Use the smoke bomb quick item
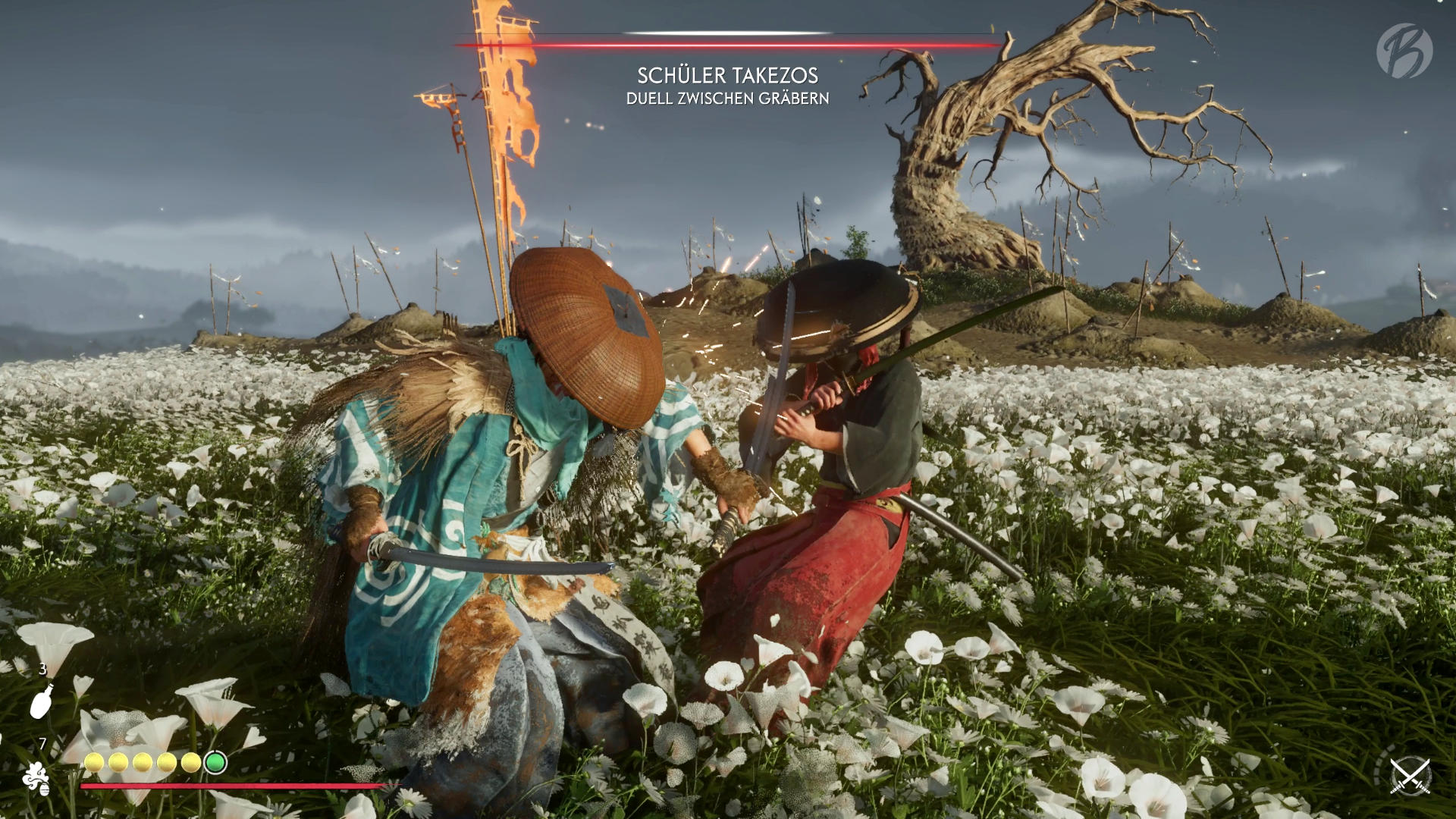Image resolution: width=1456 pixels, height=819 pixels. click(36, 778)
